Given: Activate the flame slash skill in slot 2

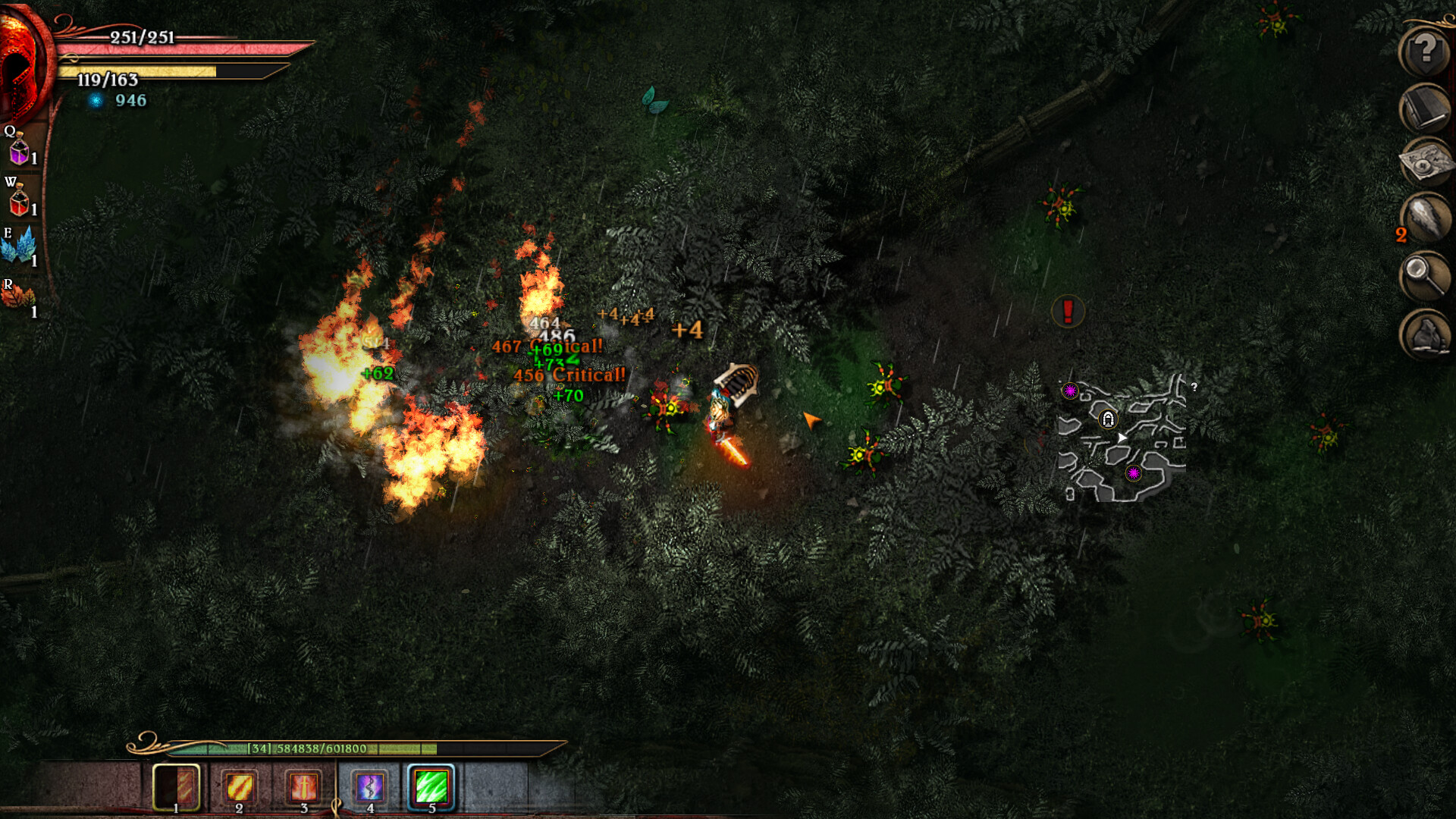Looking at the screenshot, I should 240,789.
